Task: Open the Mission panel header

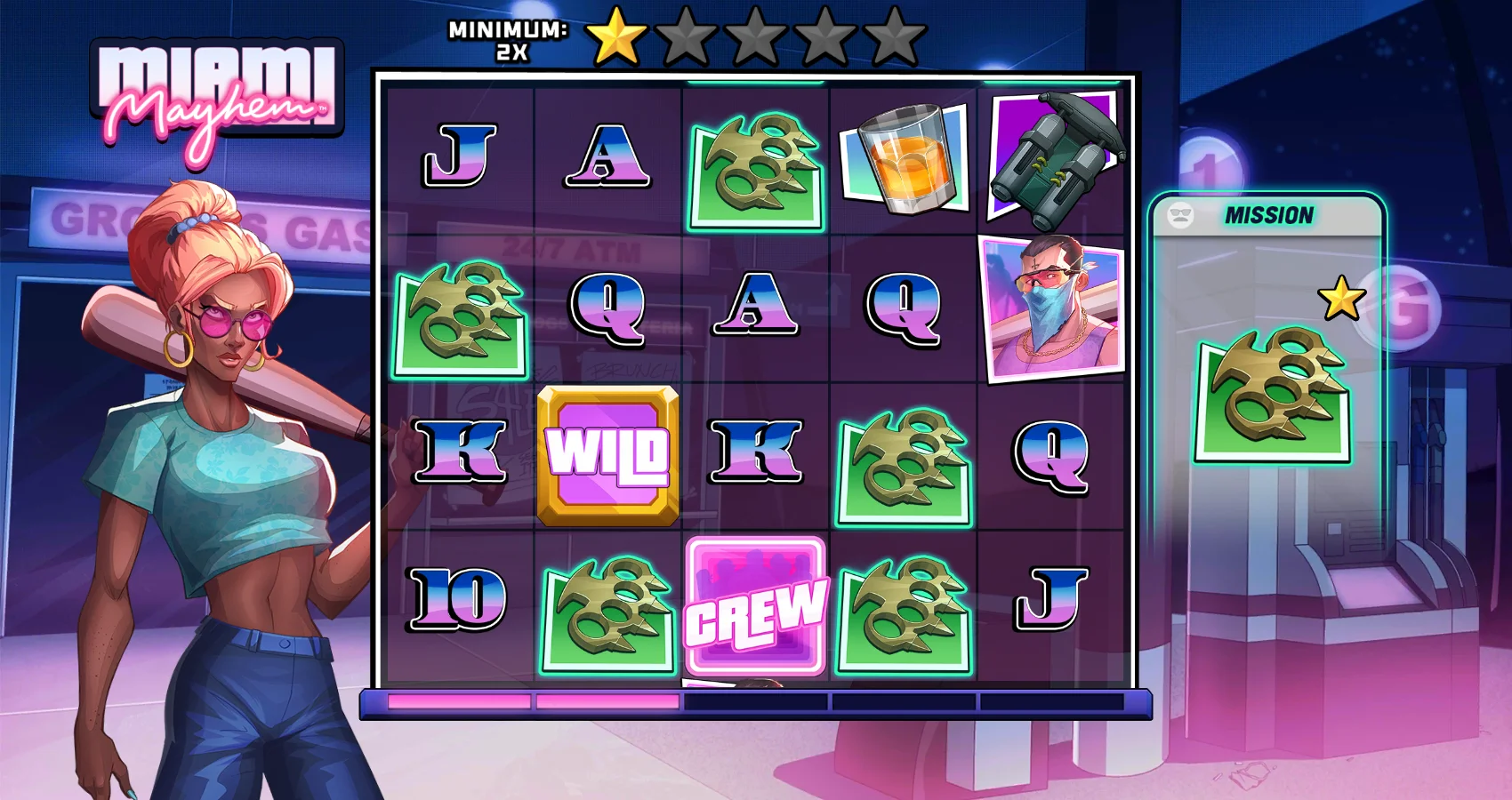Action: (1267, 216)
